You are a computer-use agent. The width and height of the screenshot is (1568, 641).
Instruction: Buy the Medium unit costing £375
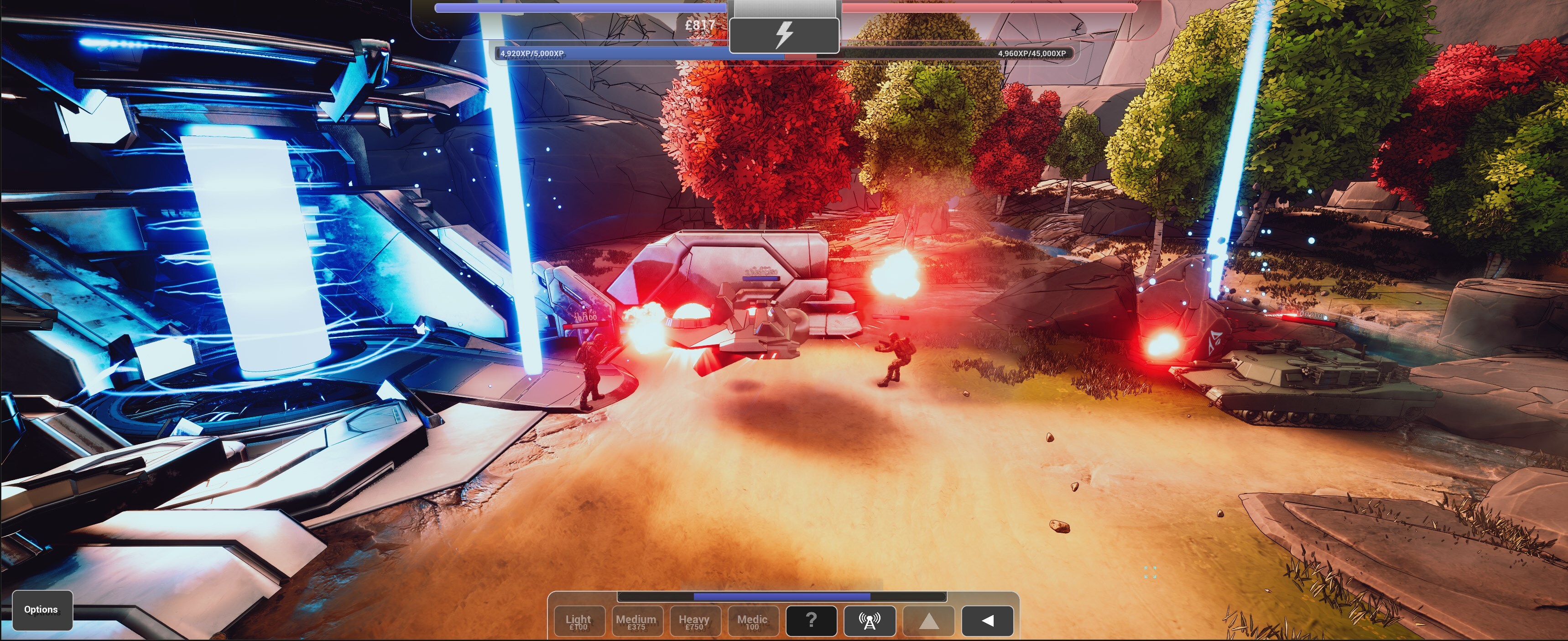tap(636, 621)
